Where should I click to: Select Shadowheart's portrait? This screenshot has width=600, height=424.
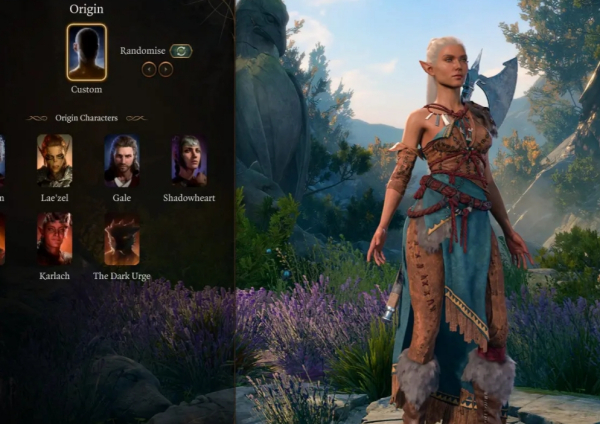(x=189, y=160)
